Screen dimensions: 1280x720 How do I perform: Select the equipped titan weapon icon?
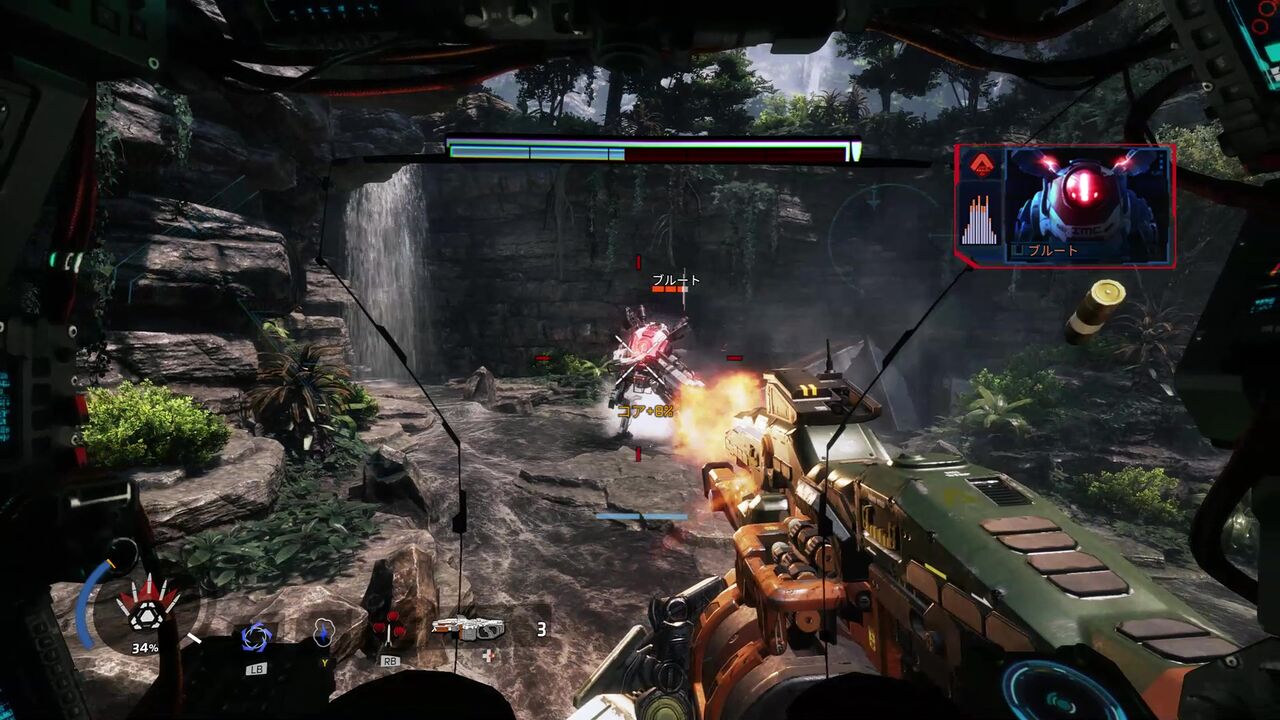[x=468, y=628]
